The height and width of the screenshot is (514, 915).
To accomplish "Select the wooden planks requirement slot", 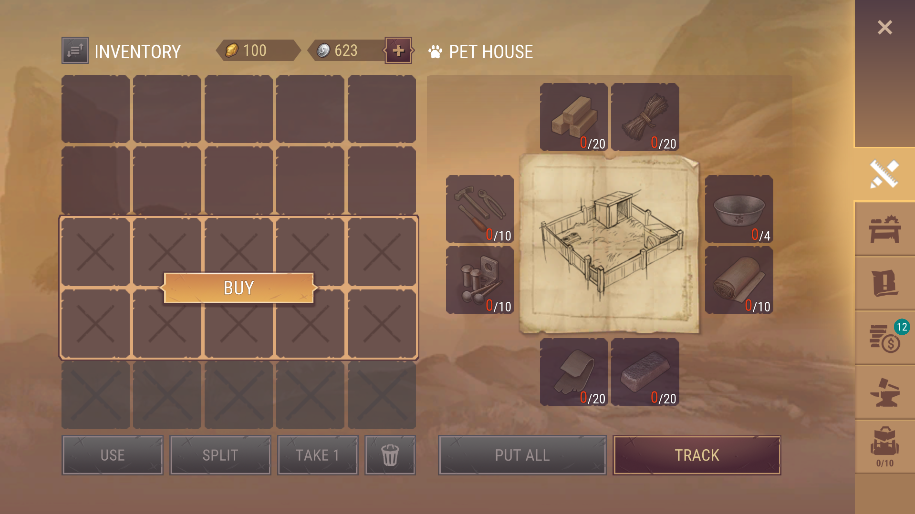I will pos(574,117).
